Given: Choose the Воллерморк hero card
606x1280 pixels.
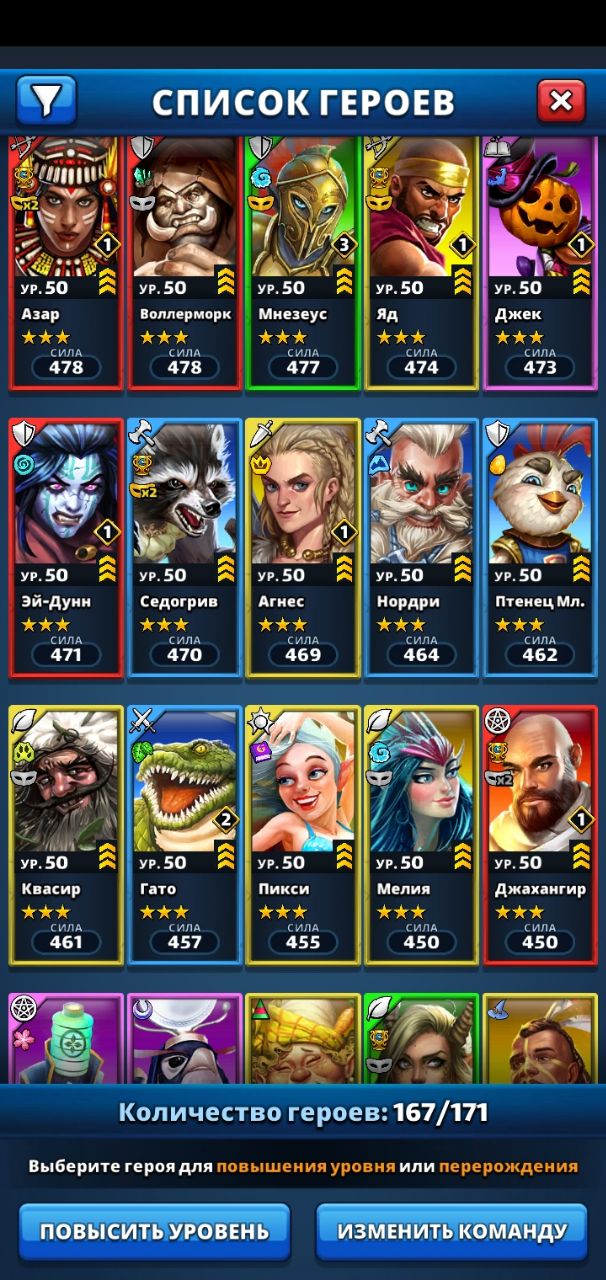Looking at the screenshot, I should [x=184, y=262].
